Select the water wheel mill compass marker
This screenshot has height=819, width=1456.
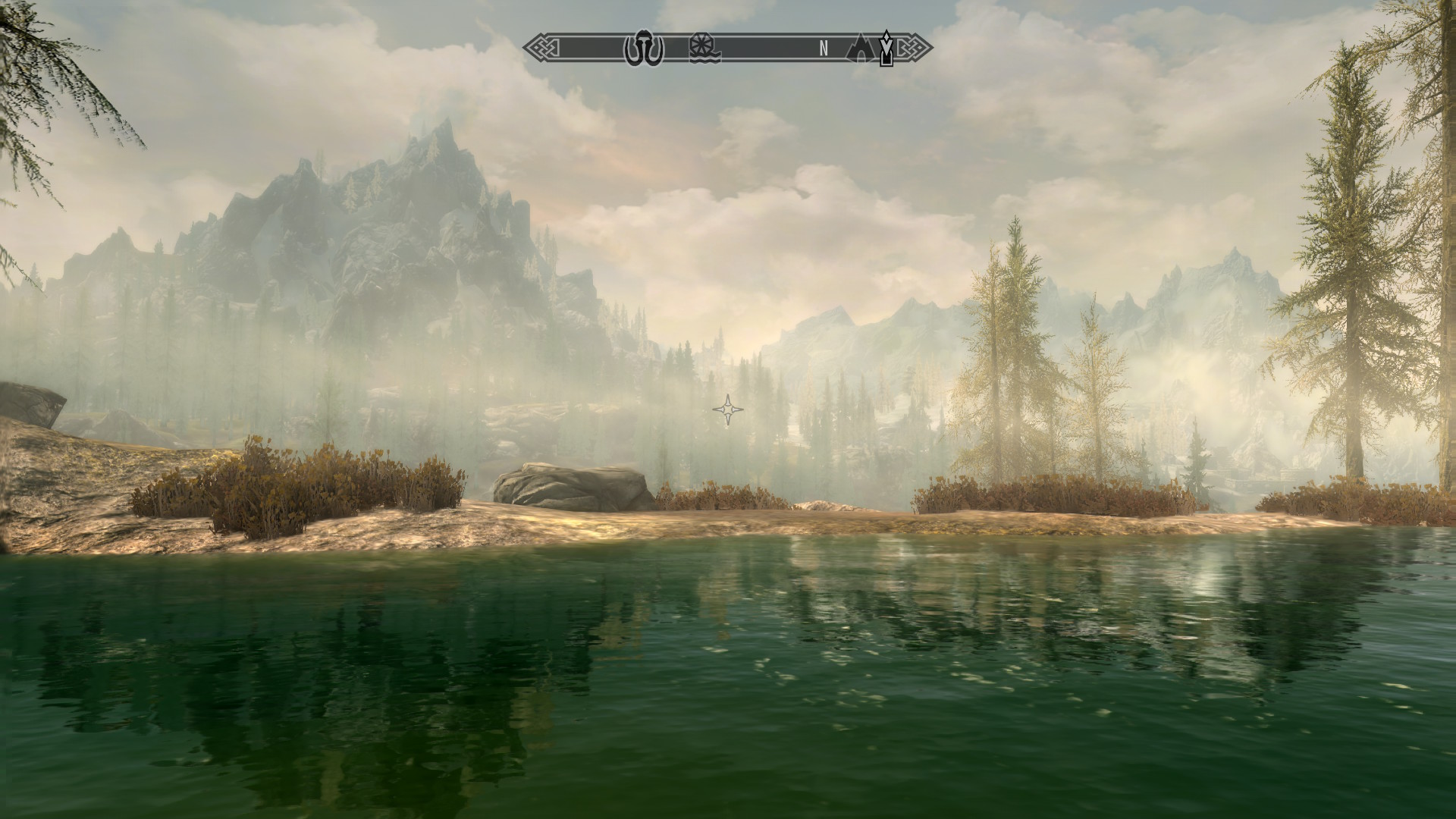704,49
